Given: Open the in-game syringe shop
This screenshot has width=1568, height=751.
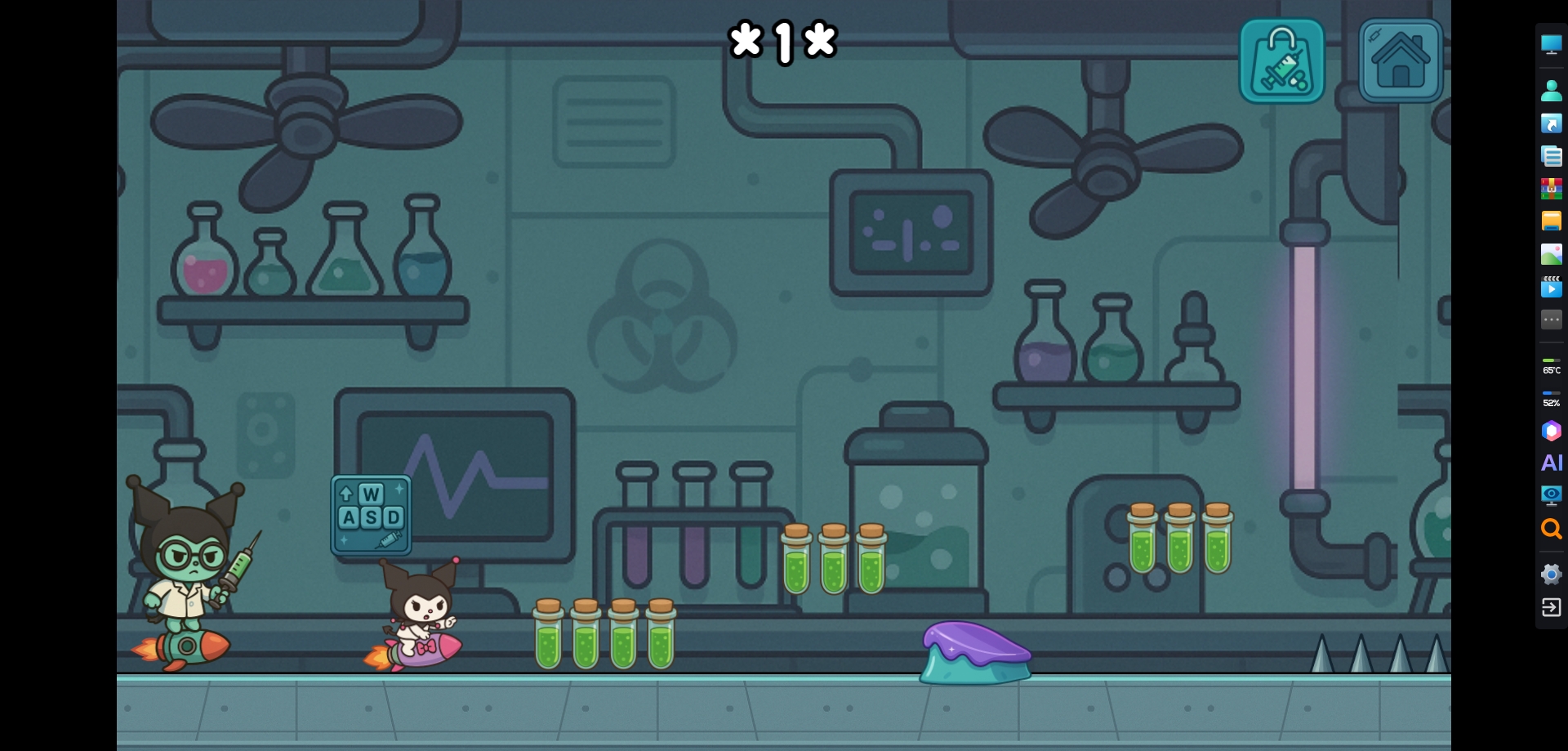Looking at the screenshot, I should [1281, 61].
